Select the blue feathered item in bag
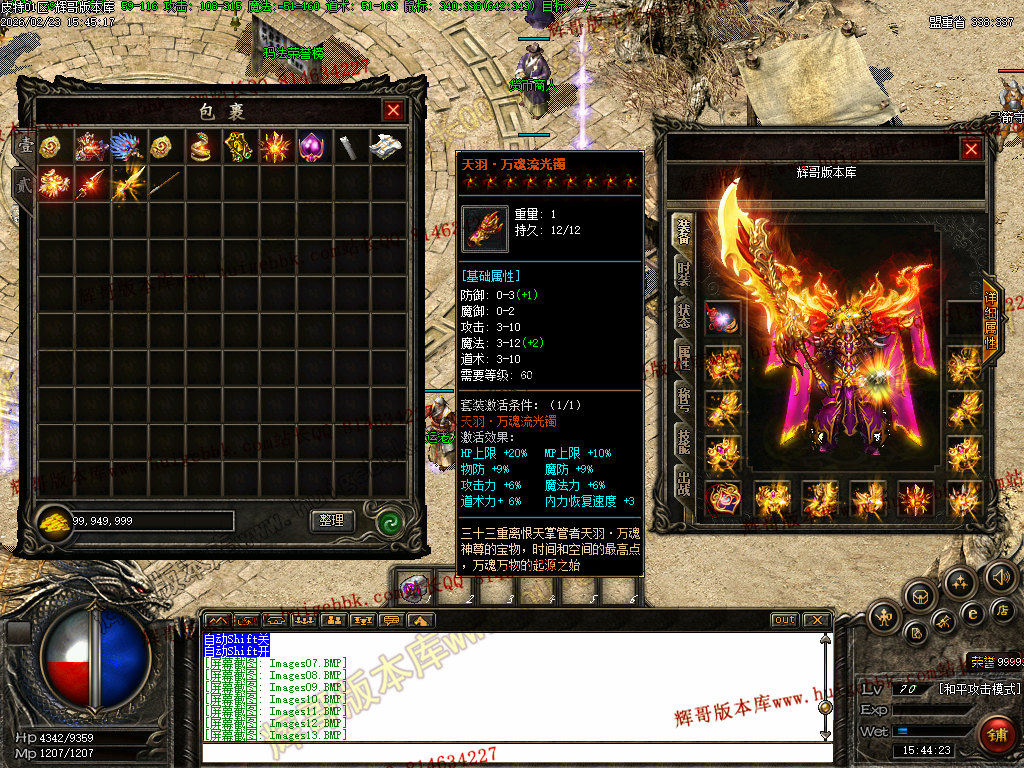The image size is (1024, 768). coord(127,146)
